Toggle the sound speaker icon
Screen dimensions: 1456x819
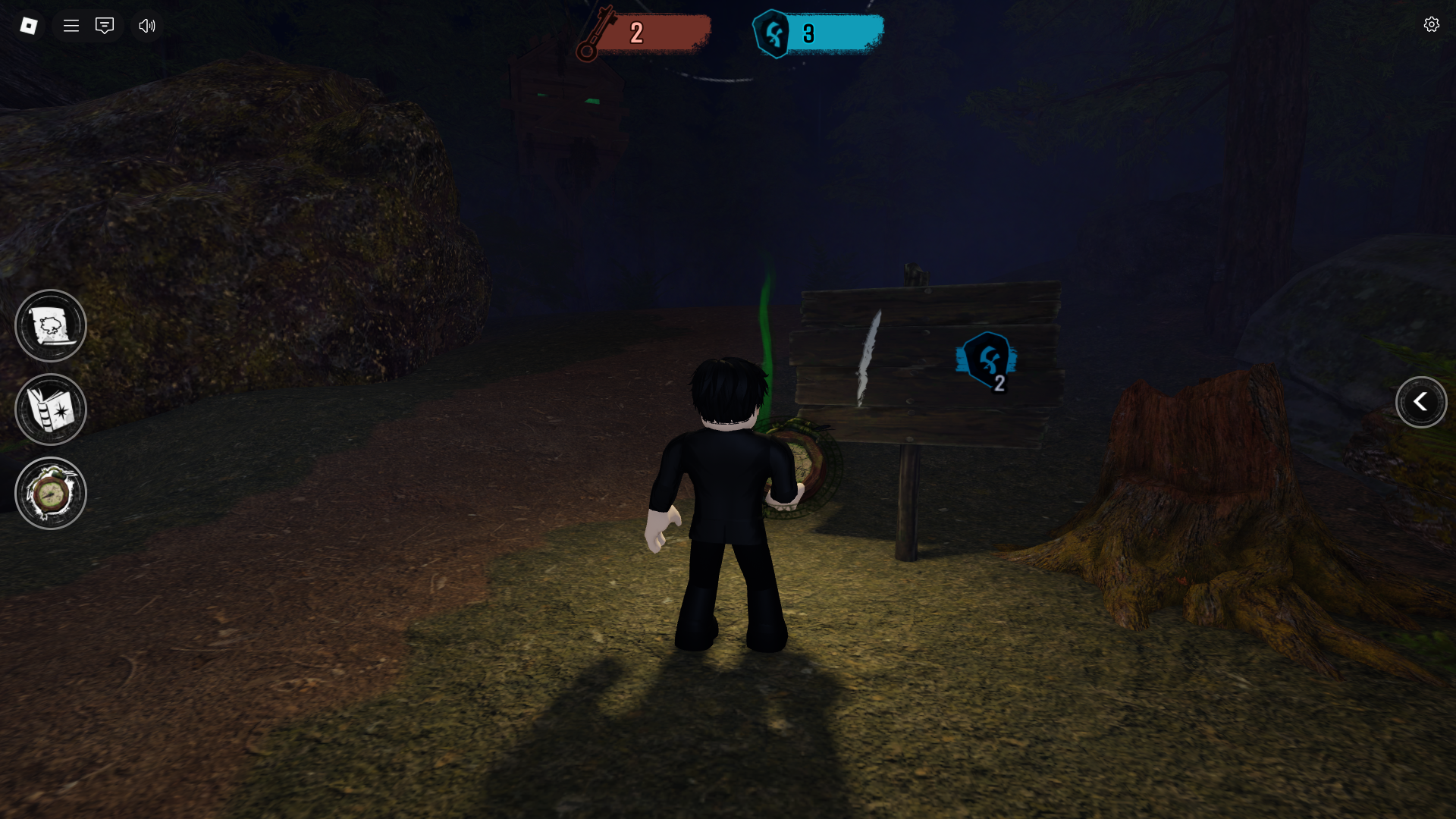146,26
